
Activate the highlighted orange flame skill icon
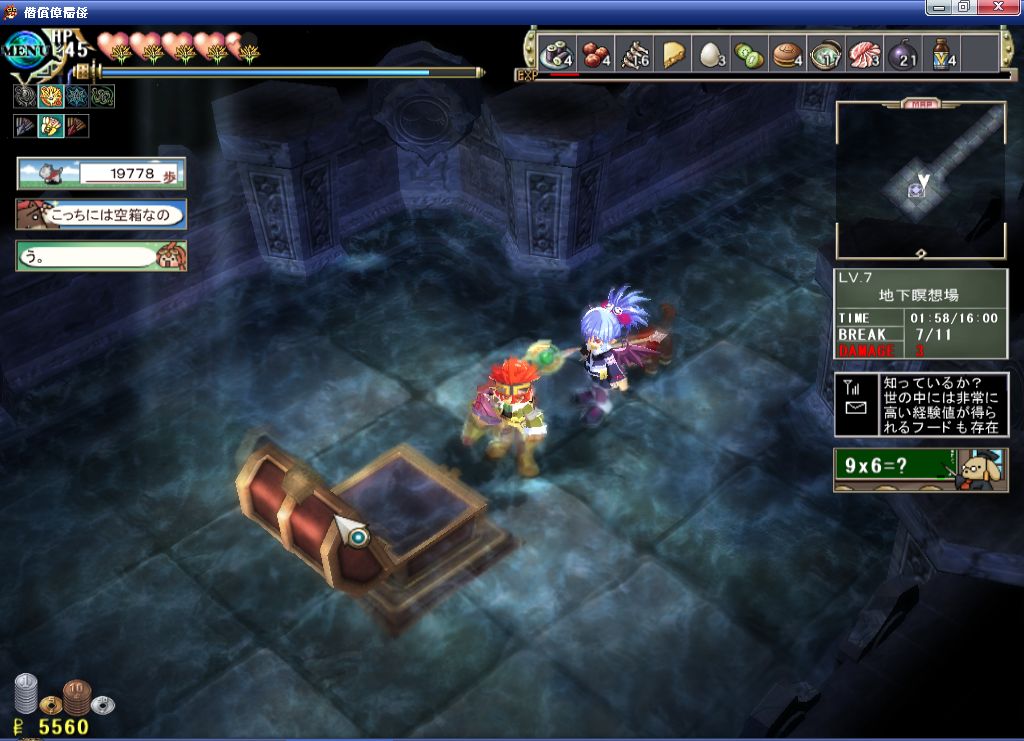coord(51,96)
